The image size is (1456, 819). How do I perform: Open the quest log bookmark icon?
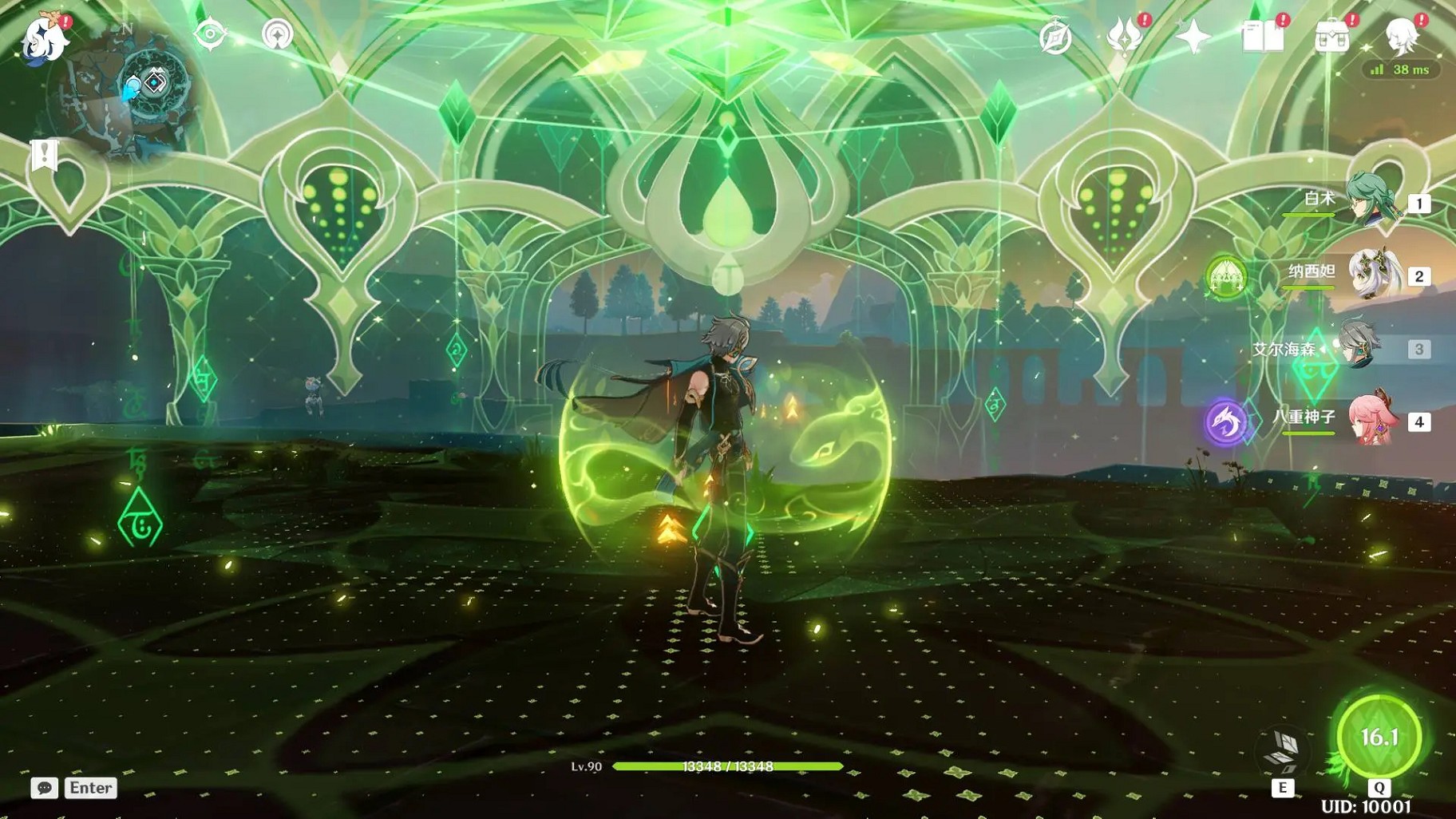(45, 155)
